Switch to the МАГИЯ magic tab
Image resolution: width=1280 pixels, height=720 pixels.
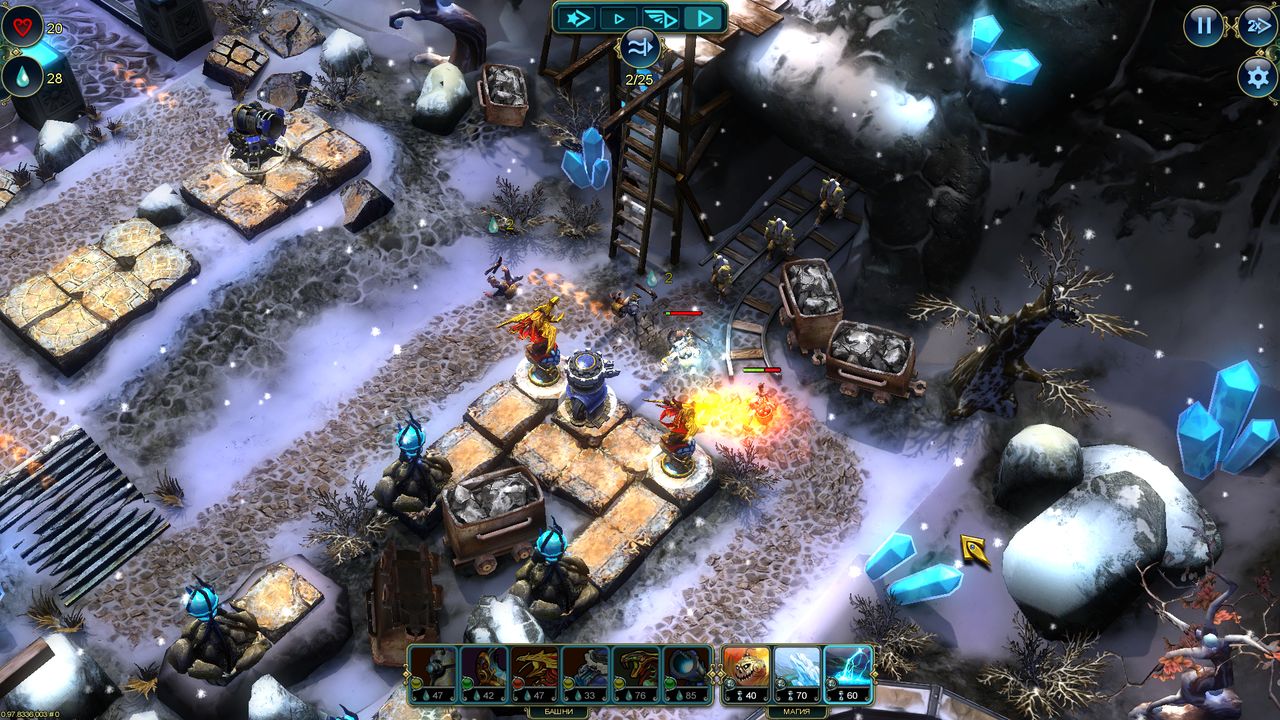795,712
